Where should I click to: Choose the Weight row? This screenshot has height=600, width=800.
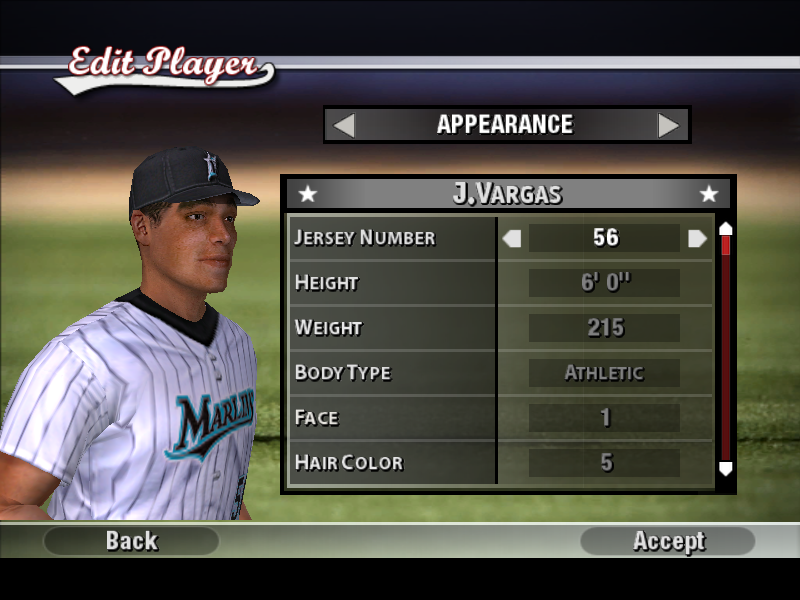(392, 328)
